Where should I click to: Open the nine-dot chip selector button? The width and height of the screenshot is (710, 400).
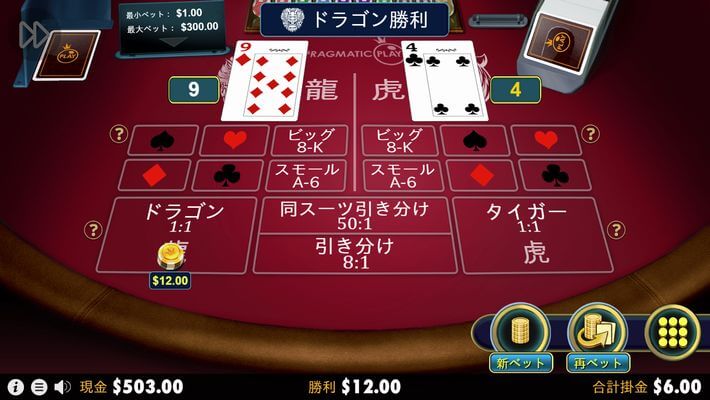(x=671, y=331)
